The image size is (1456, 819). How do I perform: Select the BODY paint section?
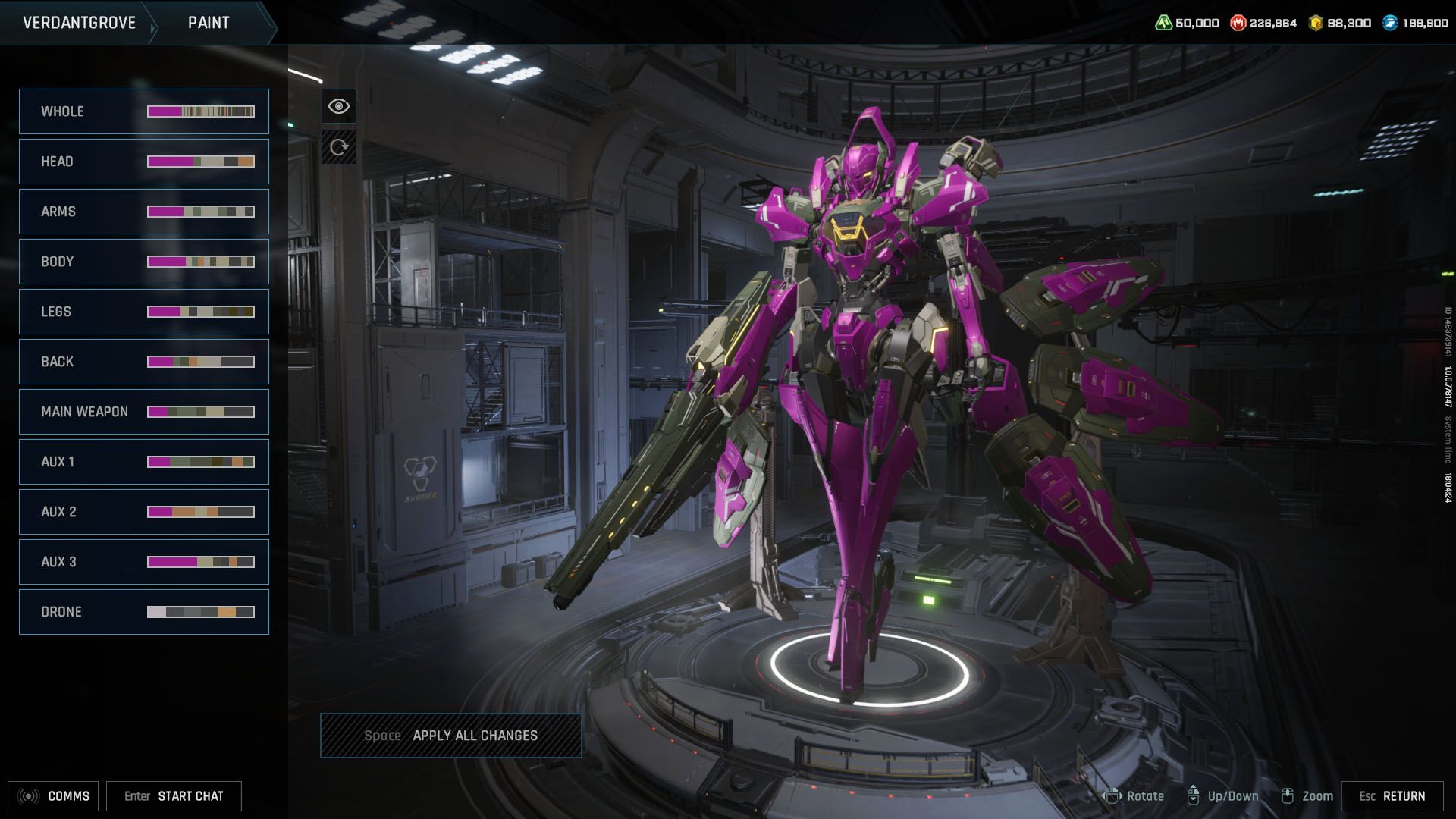[x=144, y=261]
